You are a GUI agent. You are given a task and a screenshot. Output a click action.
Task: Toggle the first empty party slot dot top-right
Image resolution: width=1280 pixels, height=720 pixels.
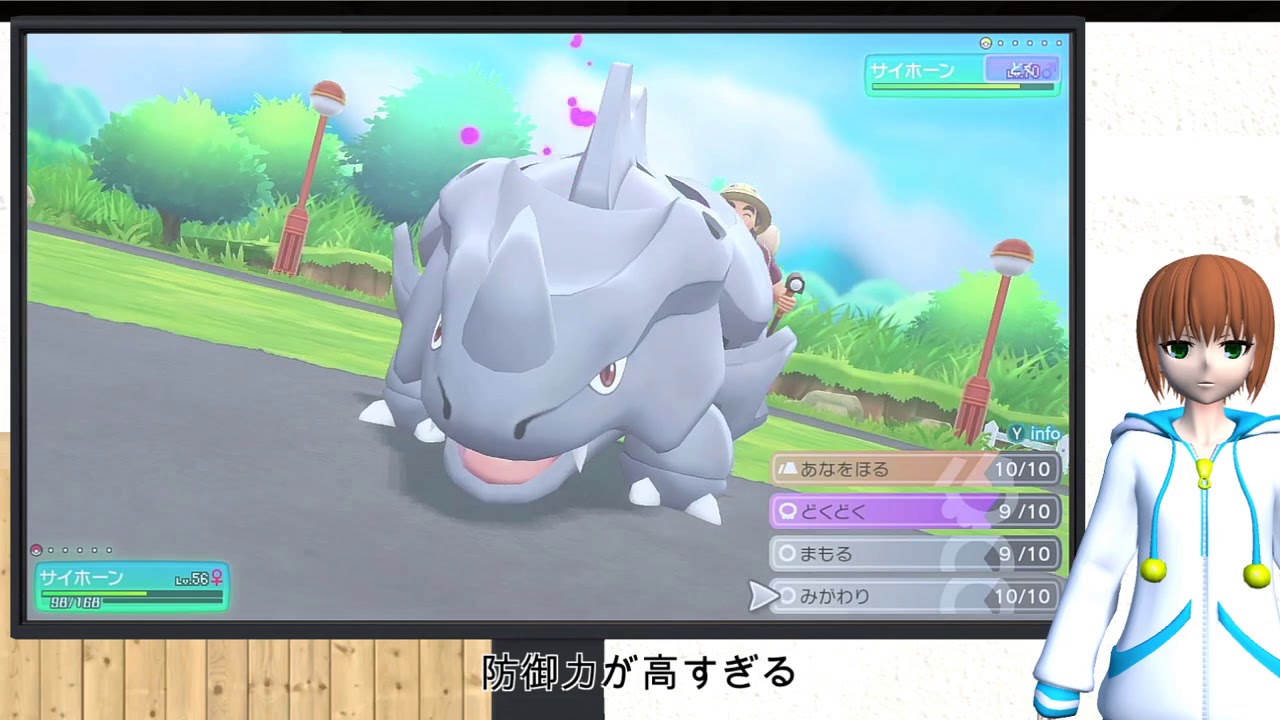(x=1000, y=43)
